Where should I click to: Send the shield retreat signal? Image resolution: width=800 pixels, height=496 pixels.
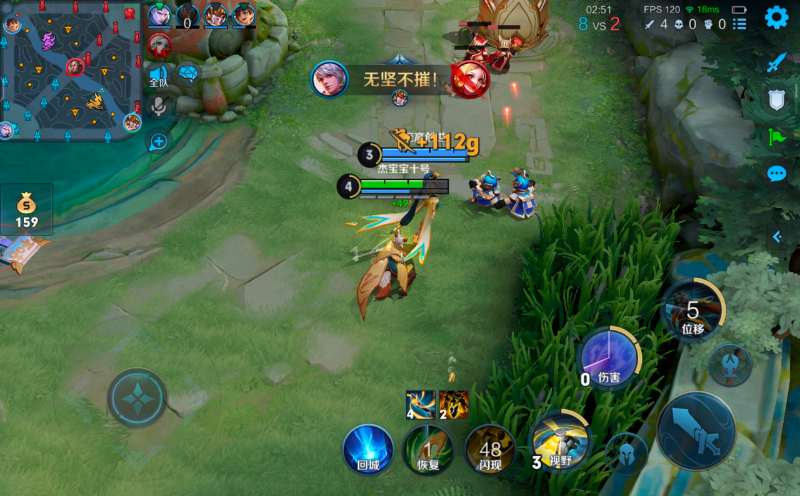click(777, 99)
